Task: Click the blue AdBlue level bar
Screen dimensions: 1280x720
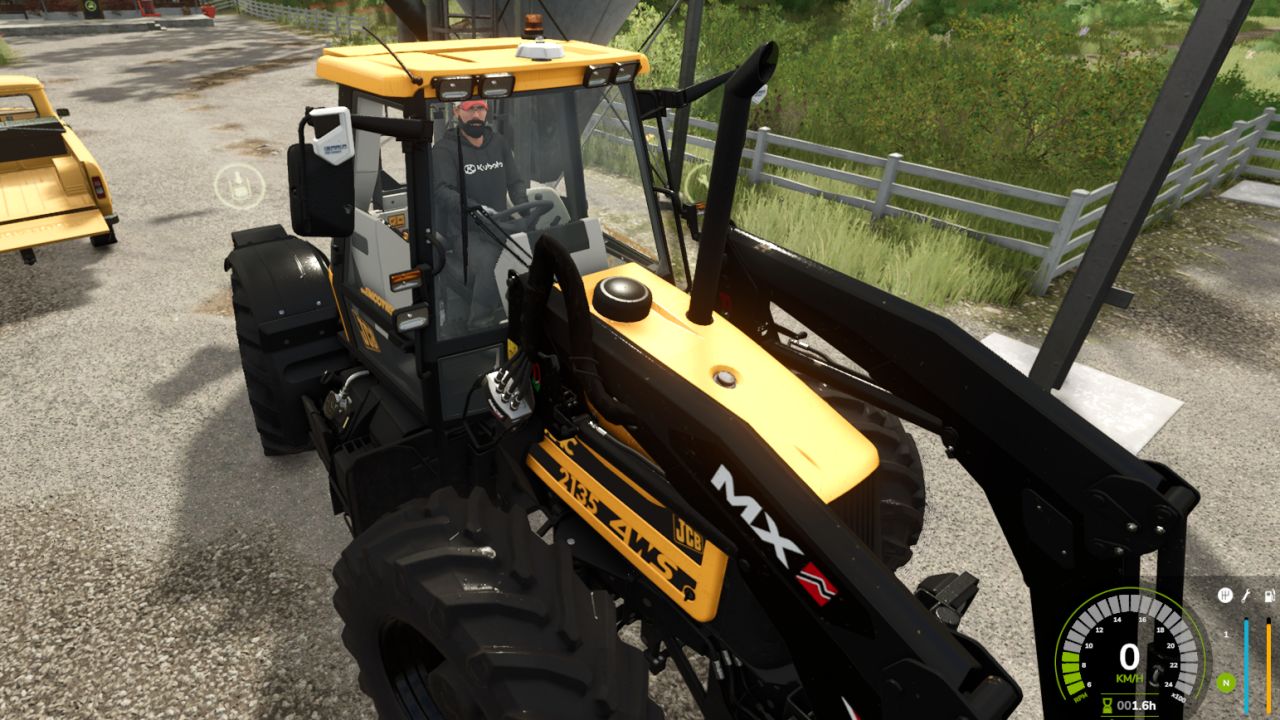Action: pos(1246,666)
